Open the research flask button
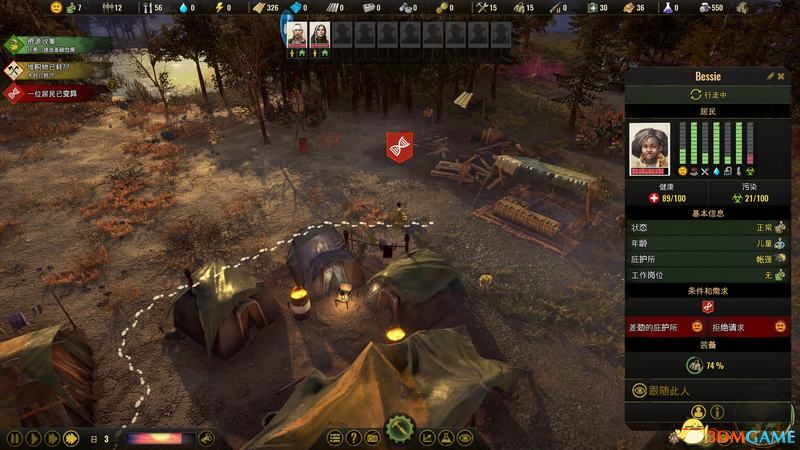This screenshot has width=800, height=450. tap(446, 438)
